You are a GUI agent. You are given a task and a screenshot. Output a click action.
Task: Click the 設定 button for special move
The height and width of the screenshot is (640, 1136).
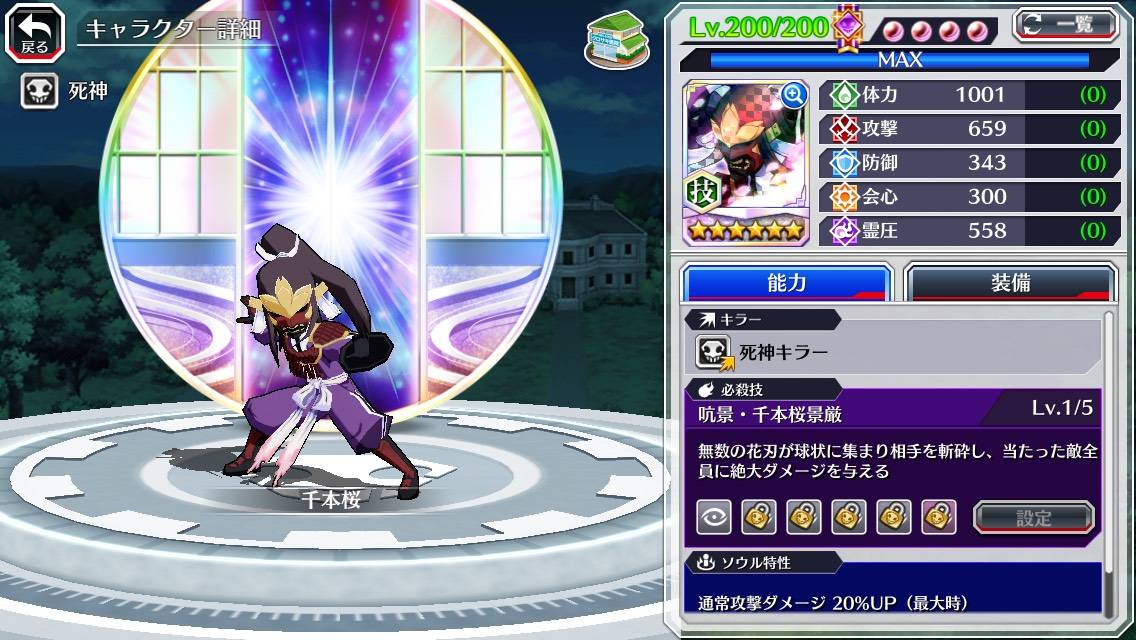coord(1034,517)
